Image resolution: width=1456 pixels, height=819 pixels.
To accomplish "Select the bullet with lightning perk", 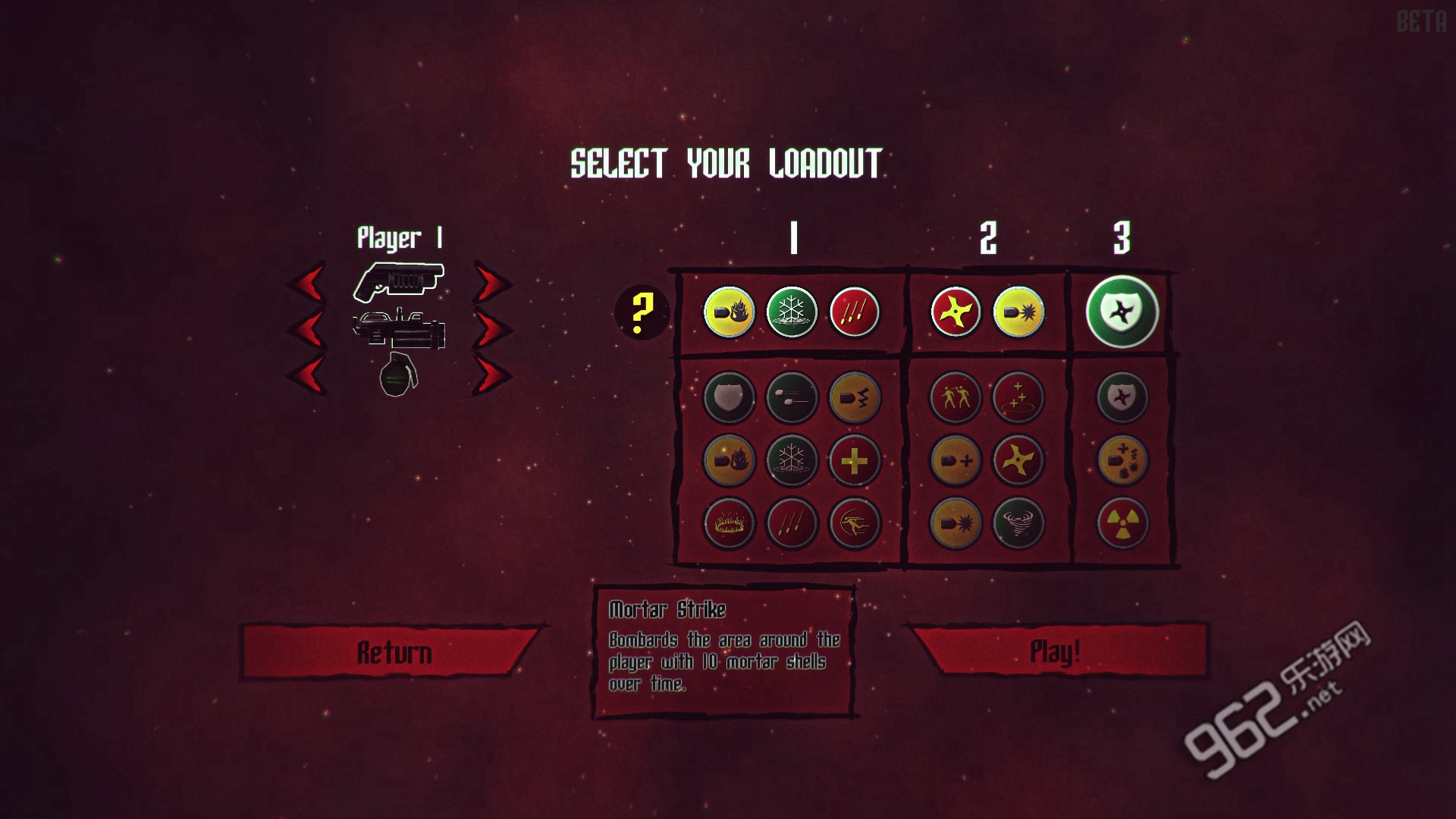I will [x=855, y=397].
